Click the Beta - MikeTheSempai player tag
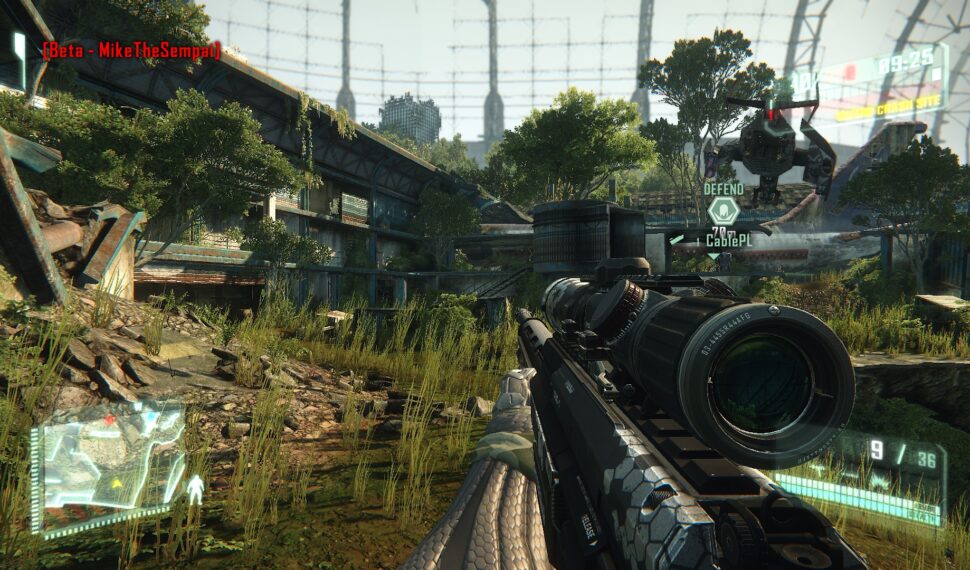Image resolution: width=970 pixels, height=570 pixels. [x=131, y=50]
